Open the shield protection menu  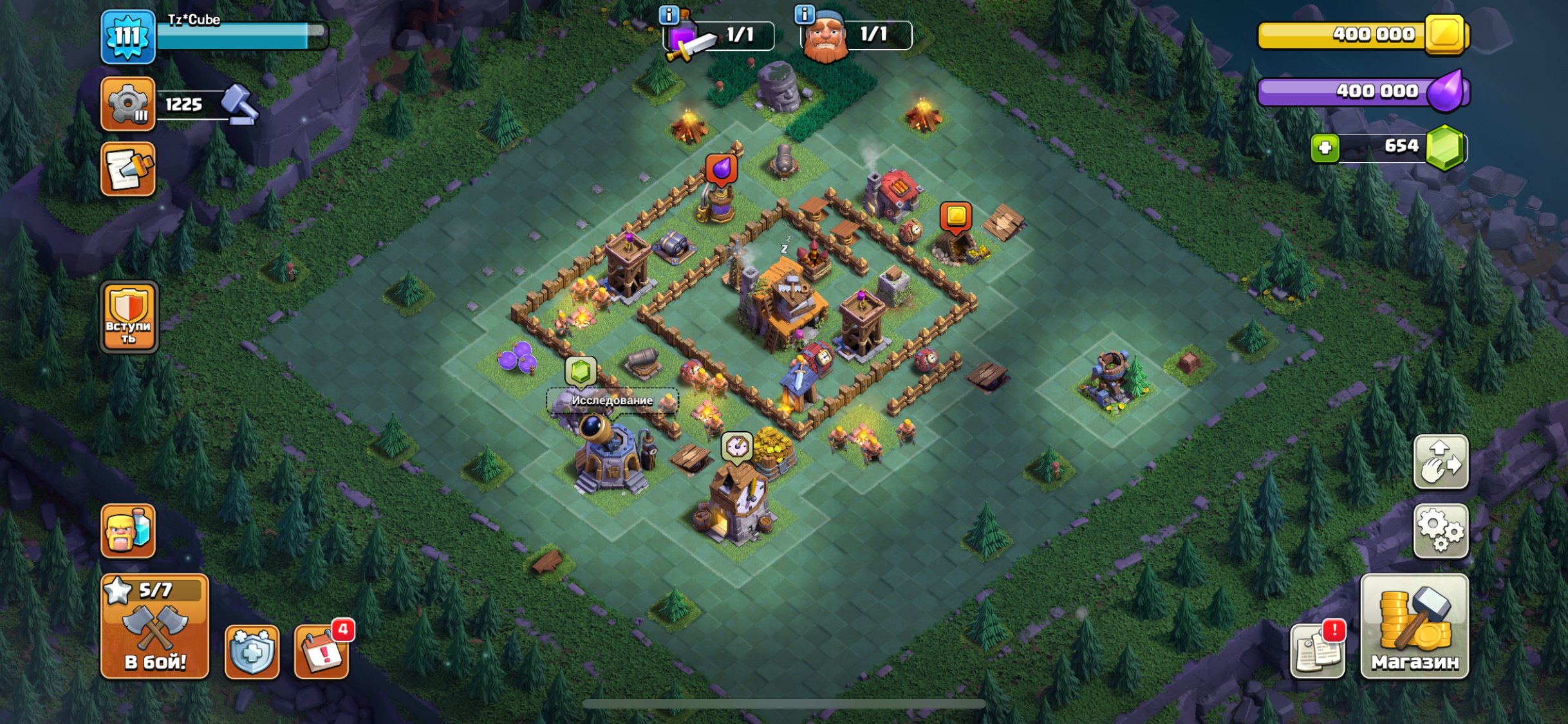pyautogui.click(x=252, y=651)
